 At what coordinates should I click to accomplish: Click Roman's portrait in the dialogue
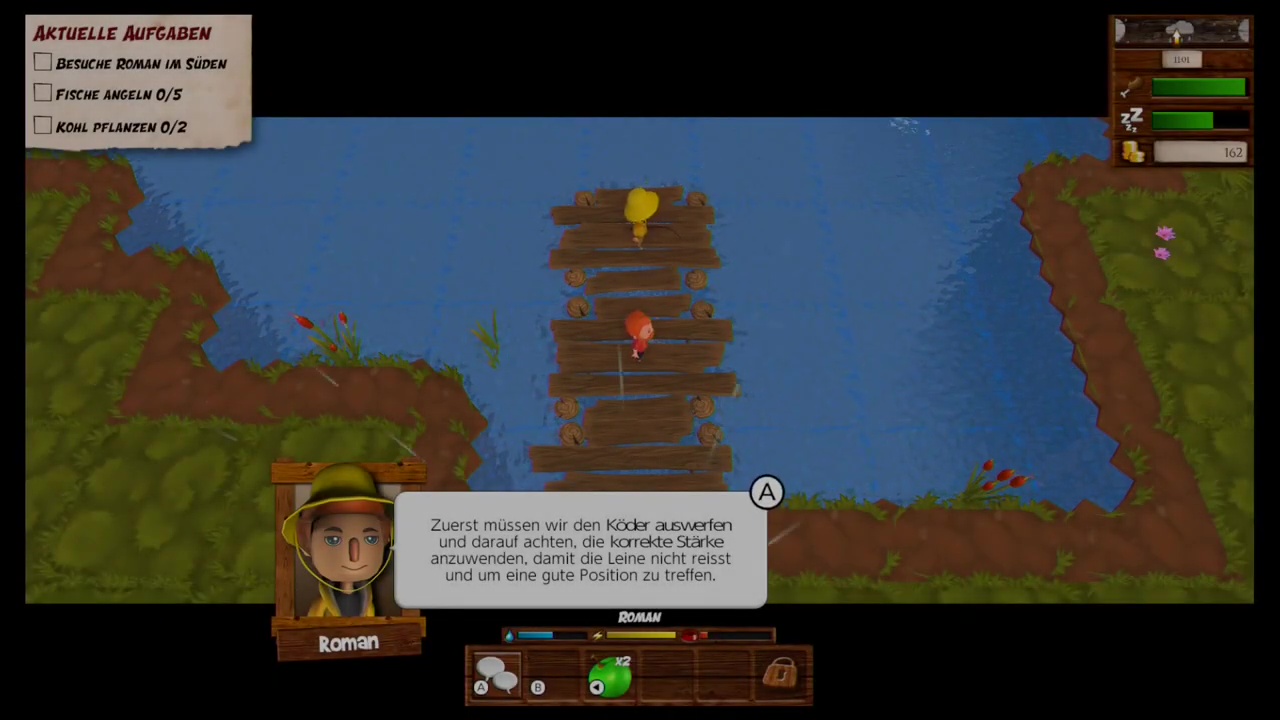(346, 545)
